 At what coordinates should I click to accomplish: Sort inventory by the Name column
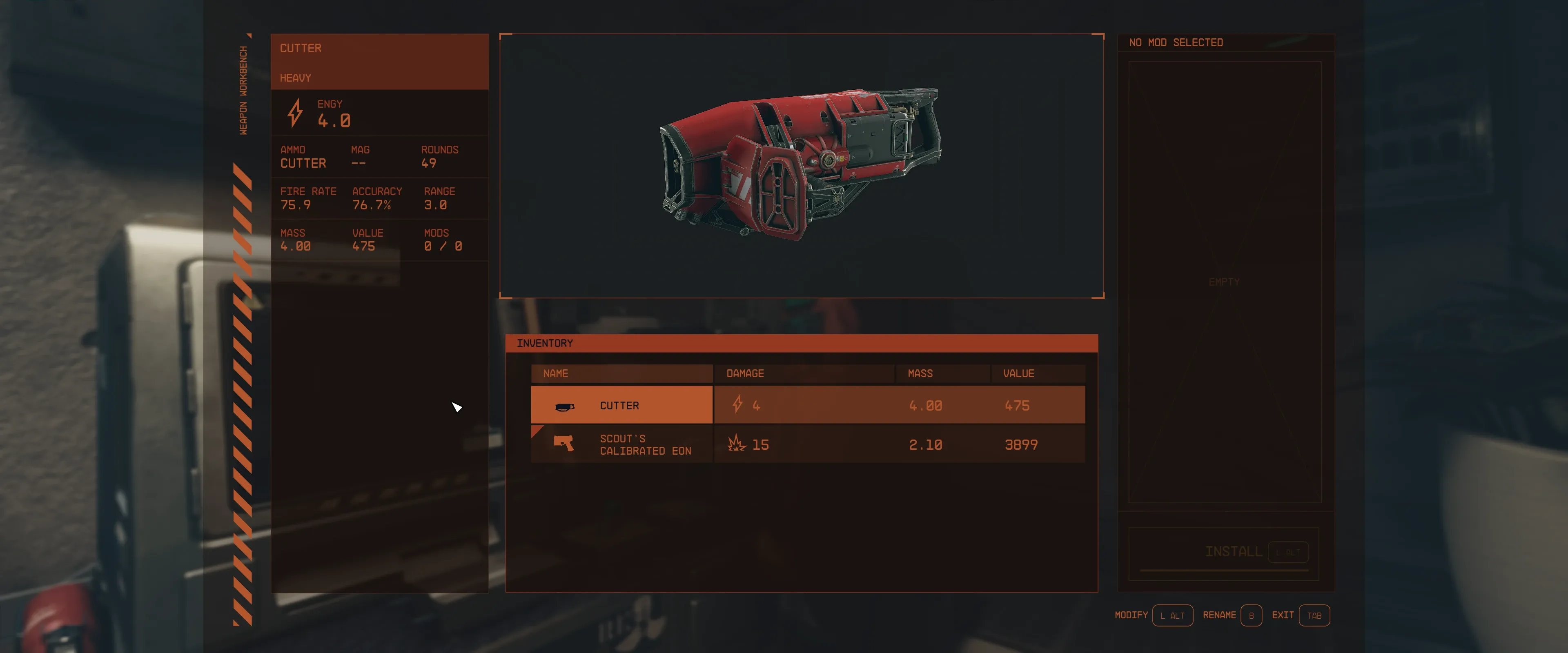[621, 373]
